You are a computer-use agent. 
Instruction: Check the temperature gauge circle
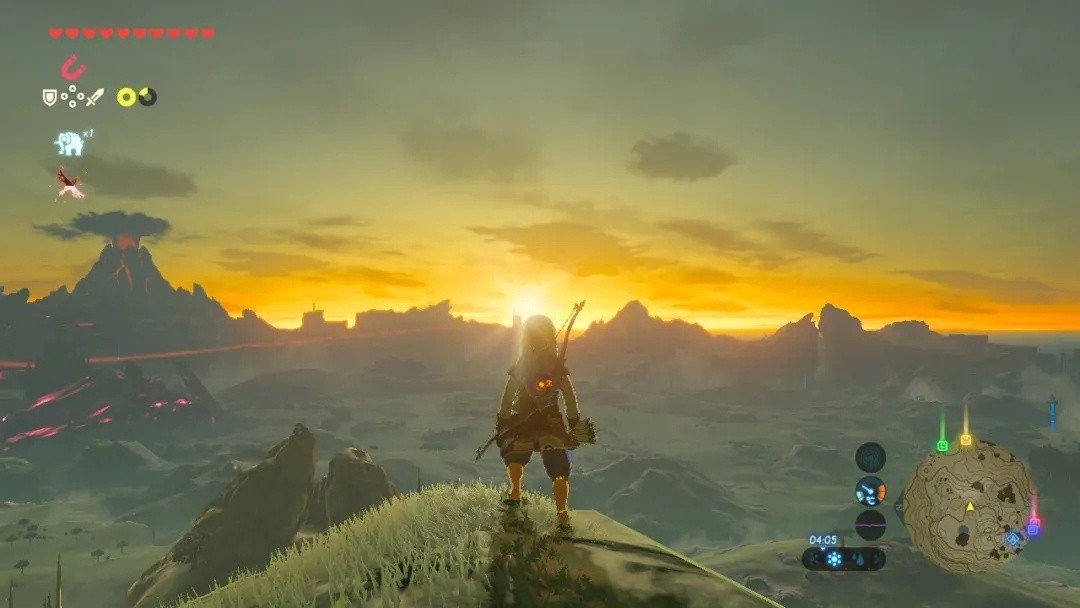(870, 491)
